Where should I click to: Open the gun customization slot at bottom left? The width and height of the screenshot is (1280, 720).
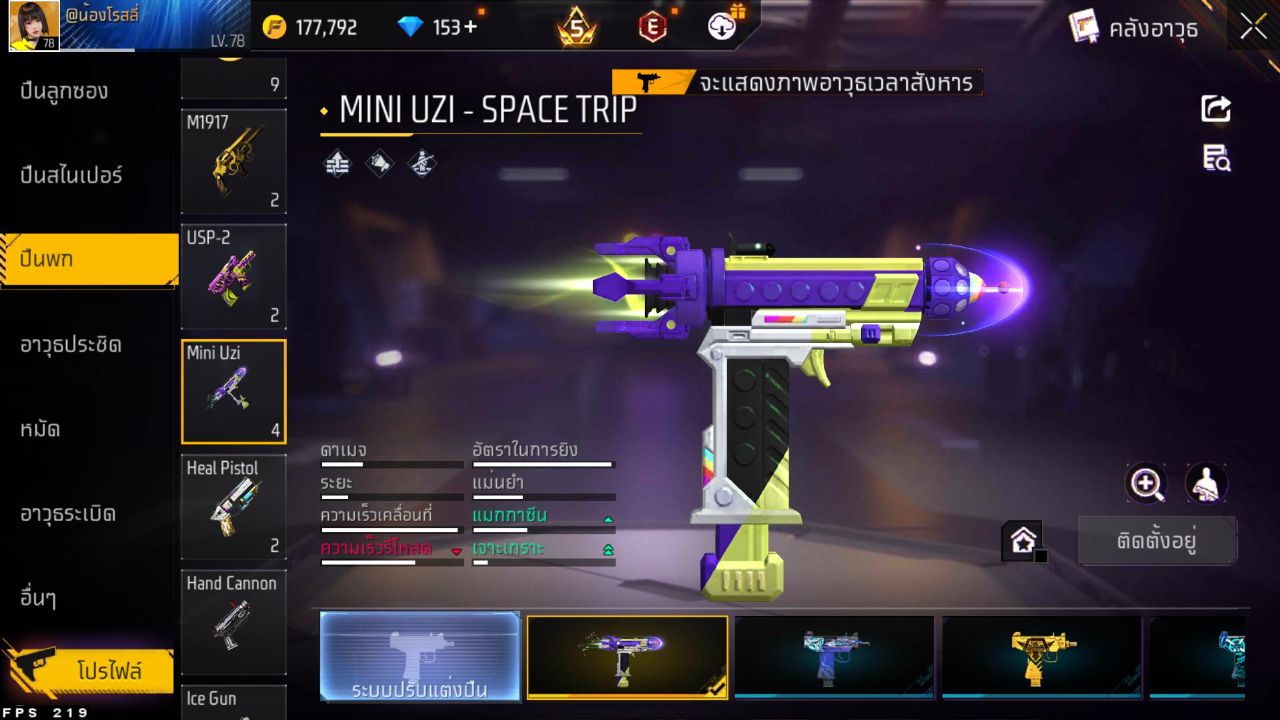pyautogui.click(x=419, y=657)
